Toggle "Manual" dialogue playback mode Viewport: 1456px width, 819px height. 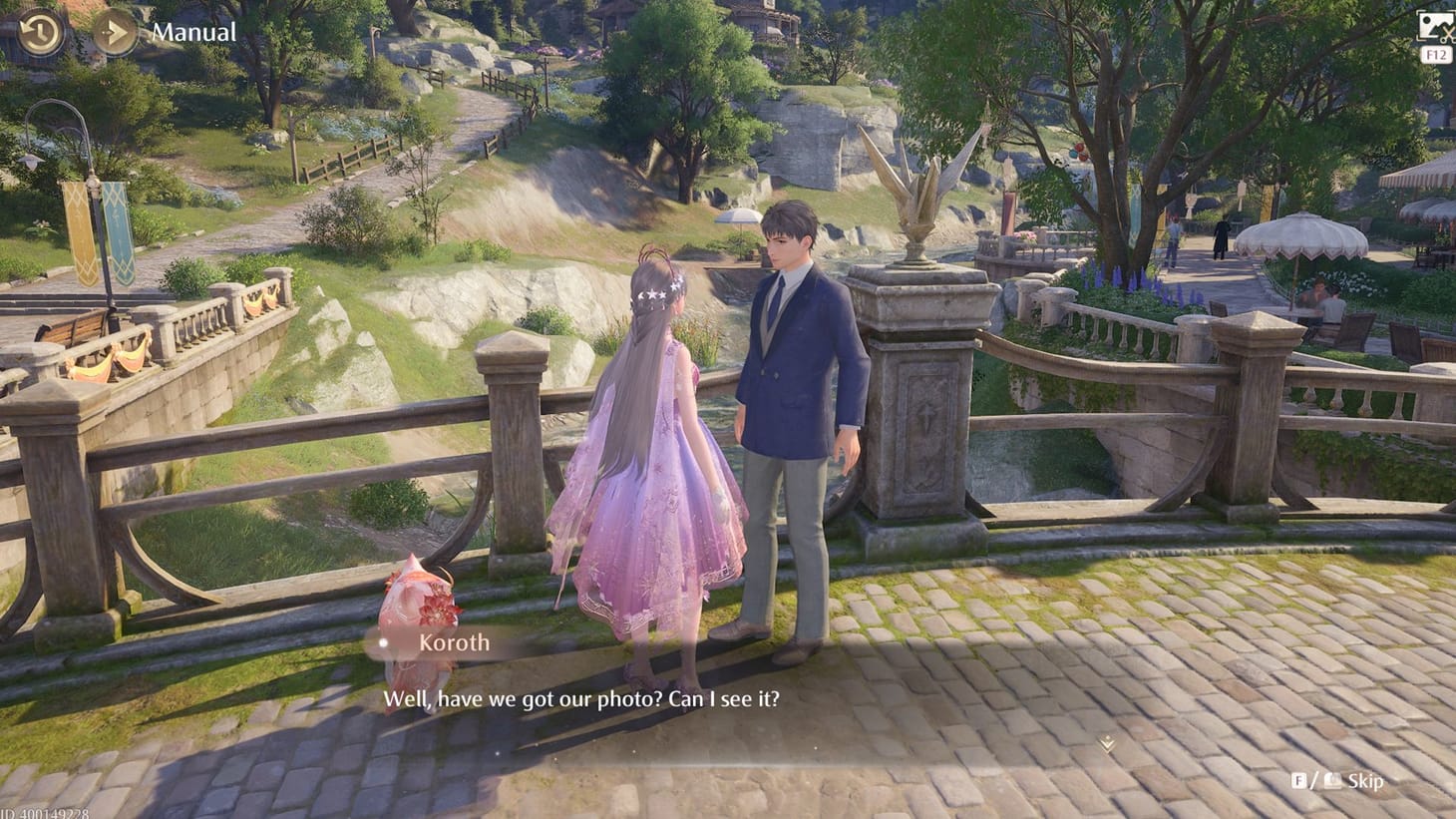pyautogui.click(x=194, y=31)
